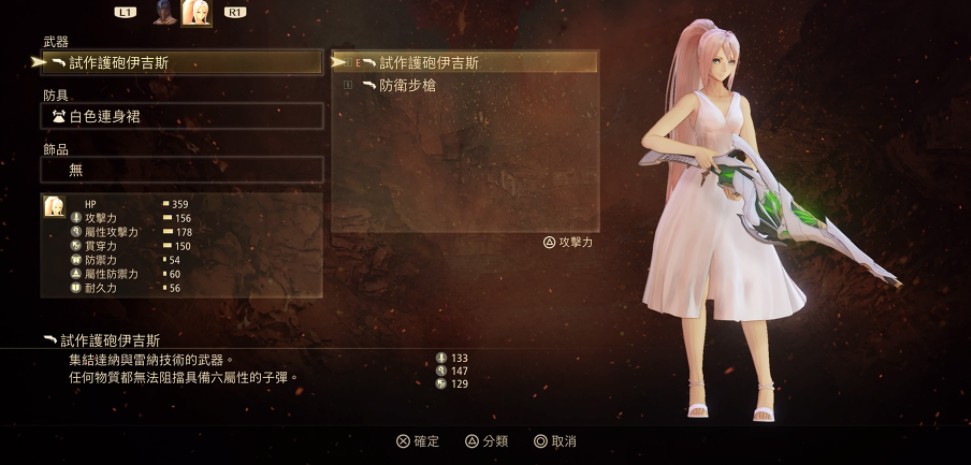
Task: Switch to the pink-haired character portrait
Action: [x=196, y=12]
